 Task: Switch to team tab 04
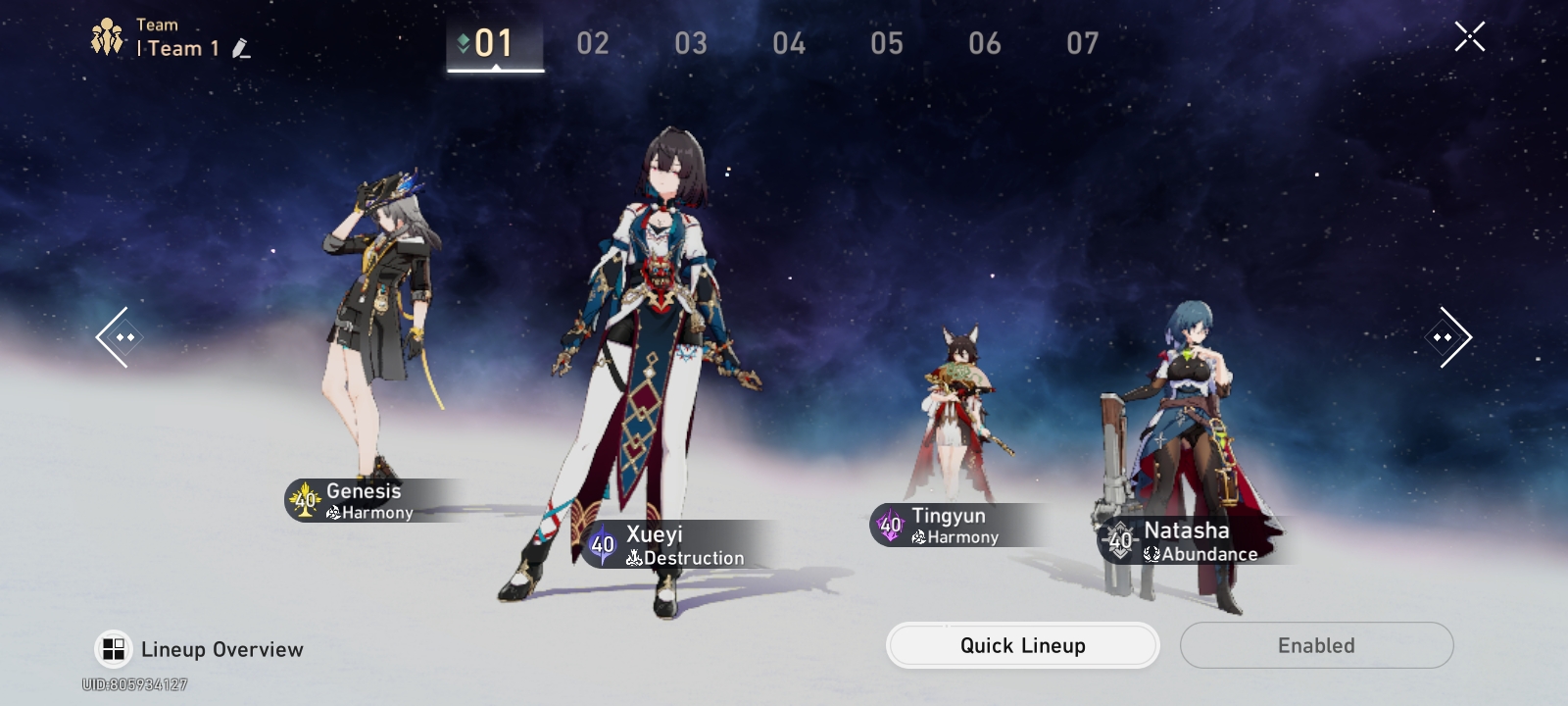tap(789, 43)
